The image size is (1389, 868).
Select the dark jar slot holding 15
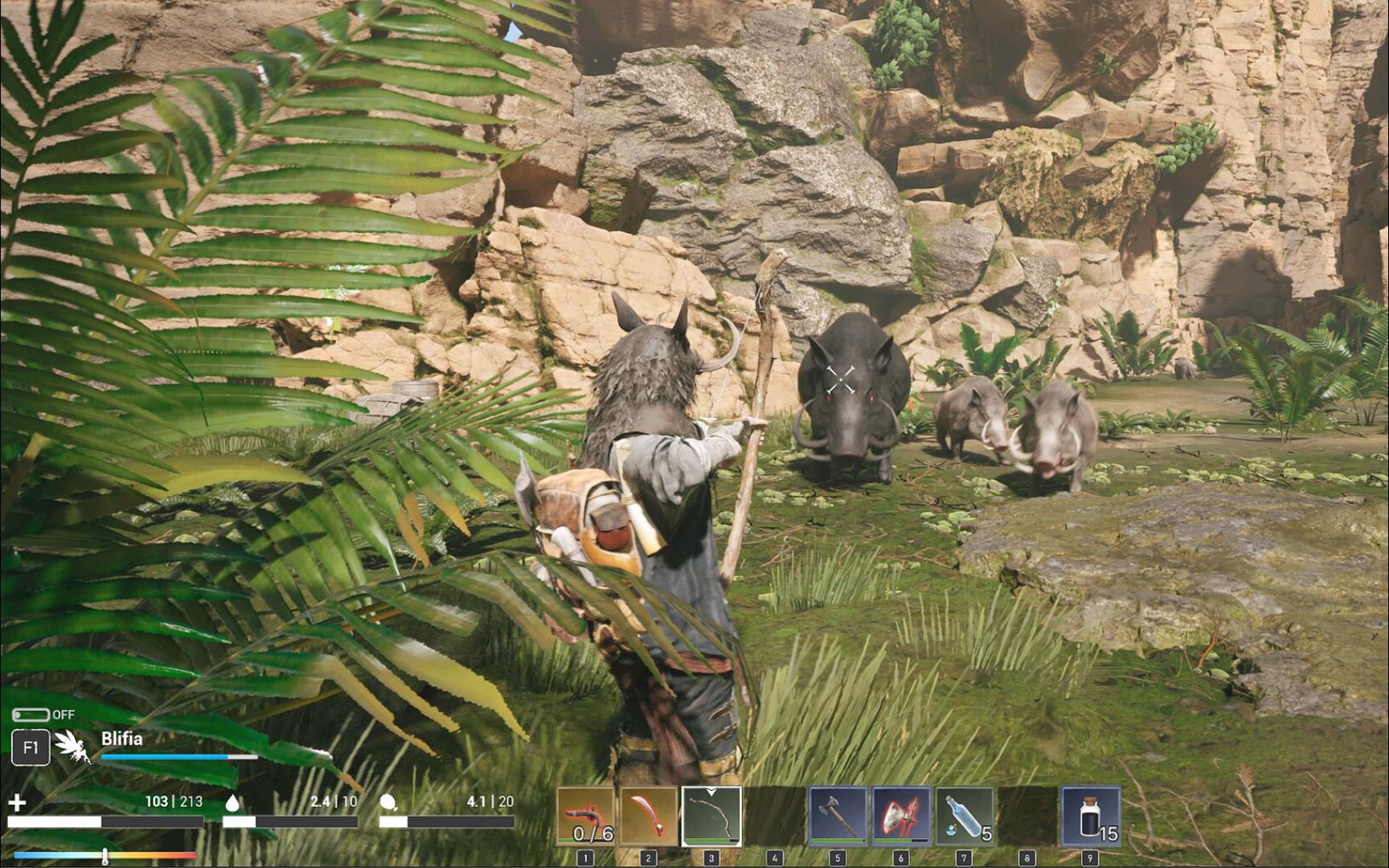[1090, 817]
